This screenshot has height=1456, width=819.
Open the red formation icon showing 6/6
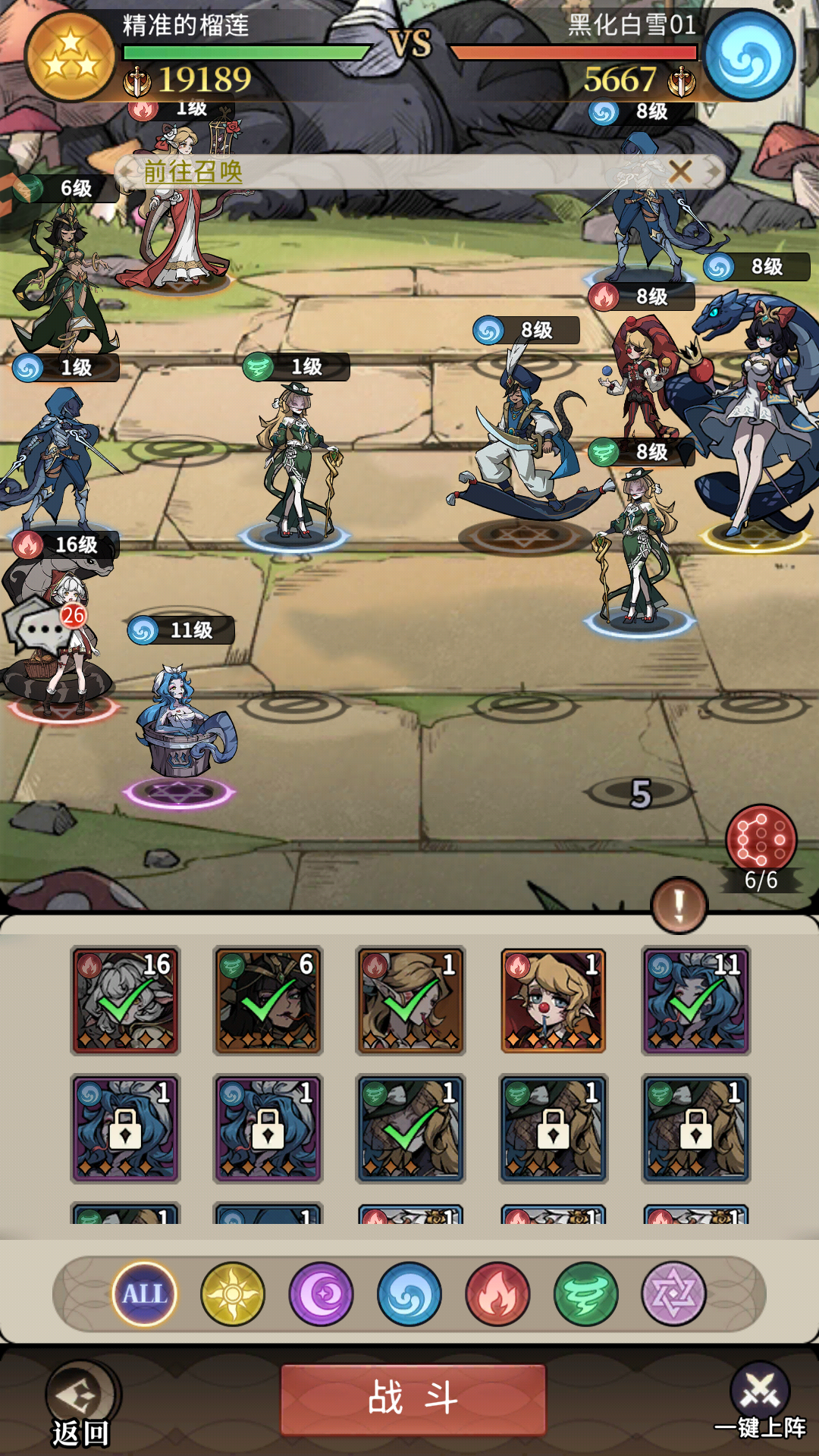coord(761,840)
